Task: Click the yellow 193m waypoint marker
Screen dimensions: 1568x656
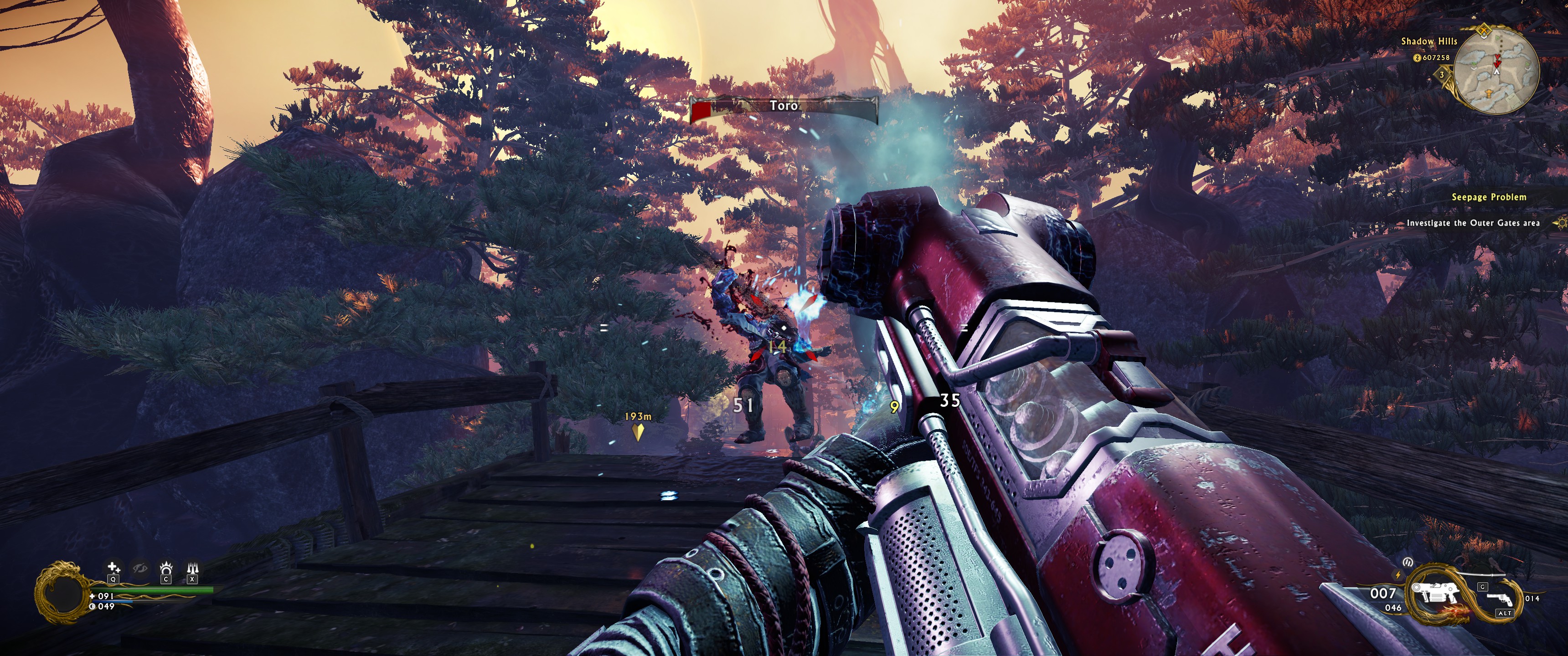Action: [x=637, y=431]
